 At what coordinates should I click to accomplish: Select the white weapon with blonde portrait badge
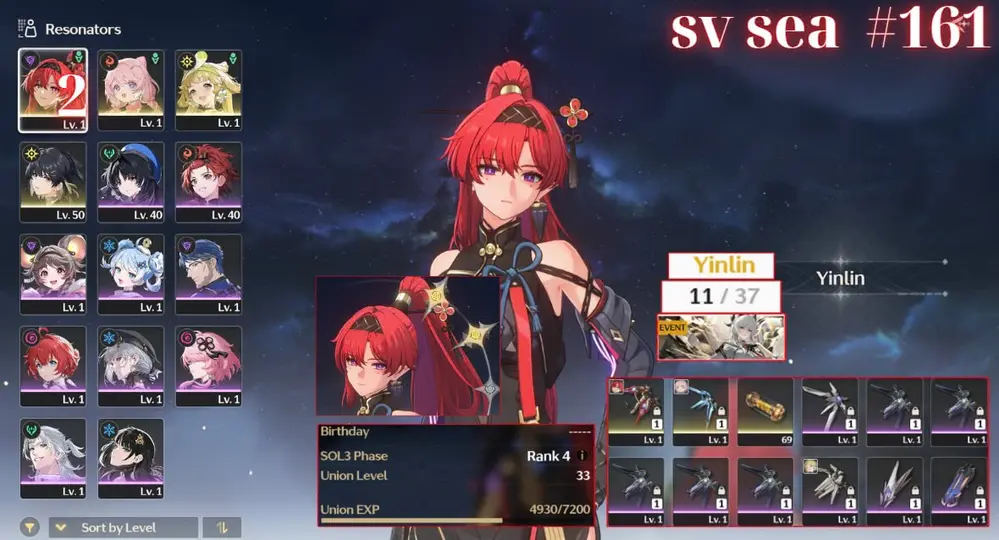click(x=830, y=491)
